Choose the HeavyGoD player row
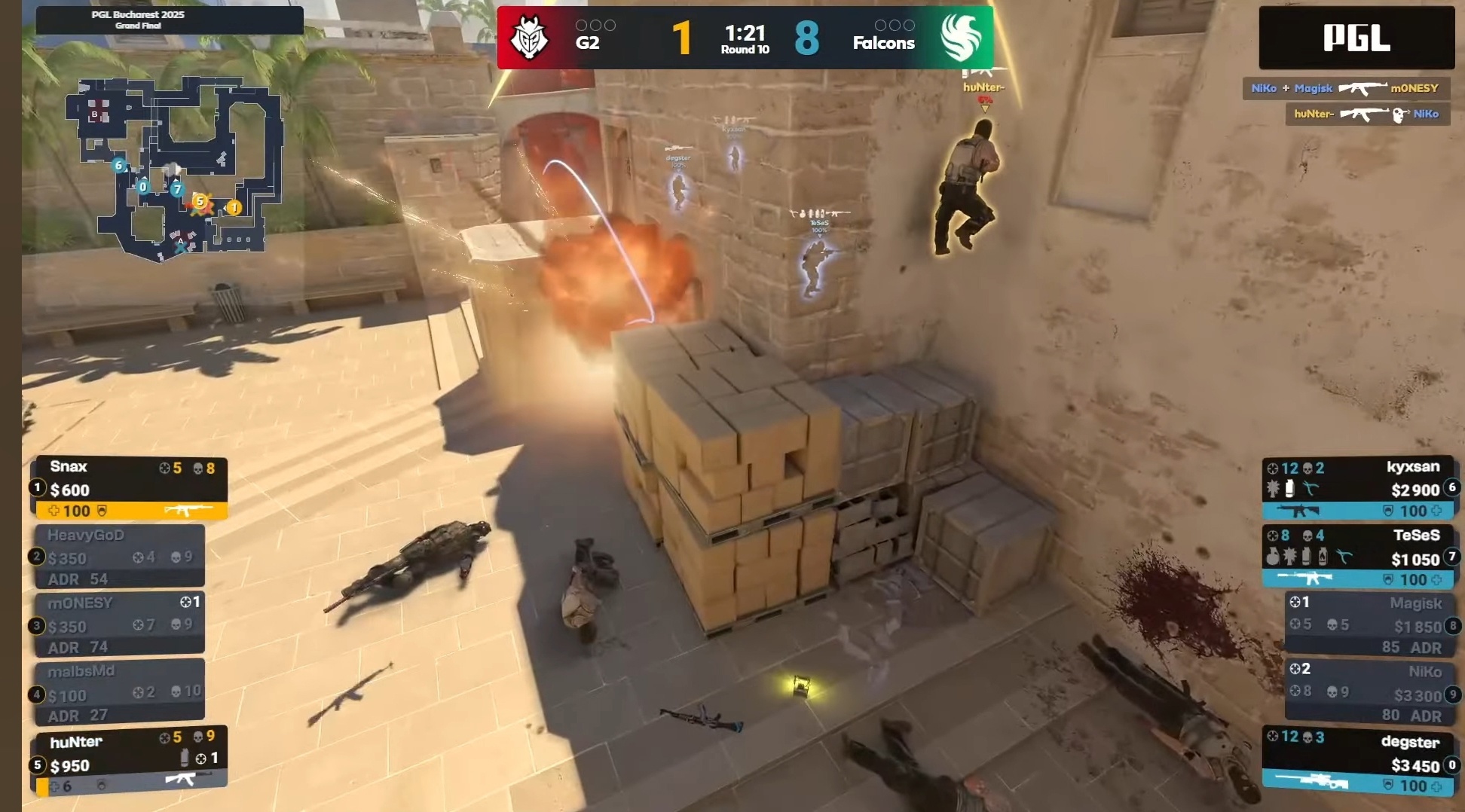The width and height of the screenshot is (1465, 812). tap(120, 557)
